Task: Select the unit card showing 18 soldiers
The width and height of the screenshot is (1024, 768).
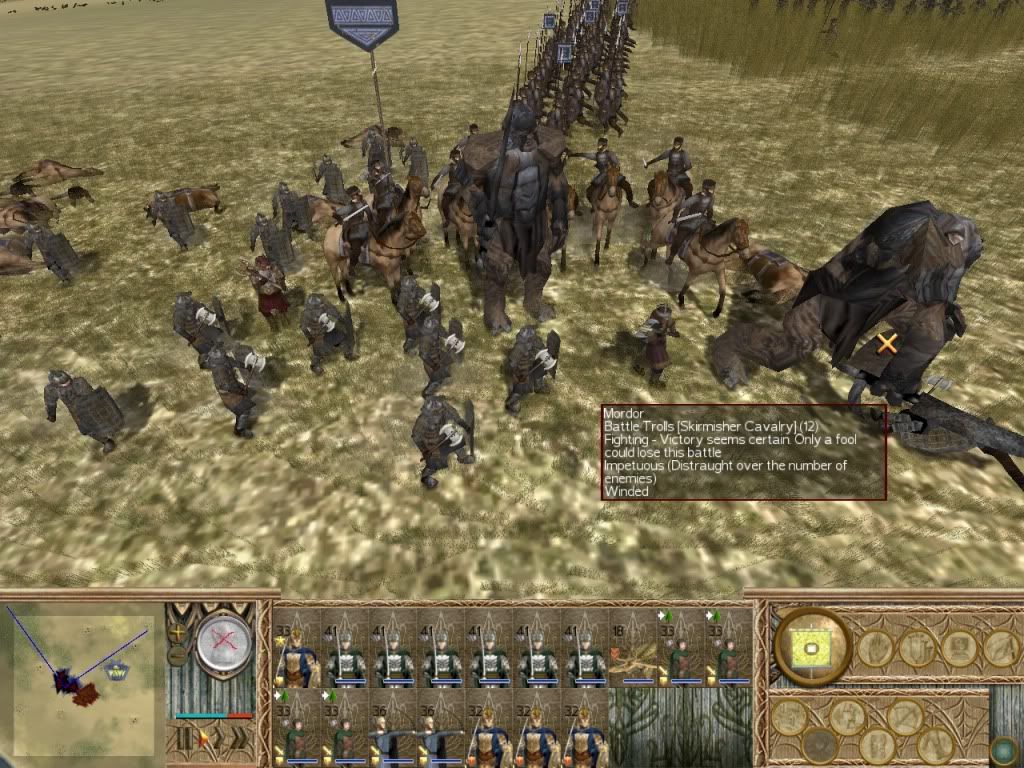Action: click(x=632, y=650)
